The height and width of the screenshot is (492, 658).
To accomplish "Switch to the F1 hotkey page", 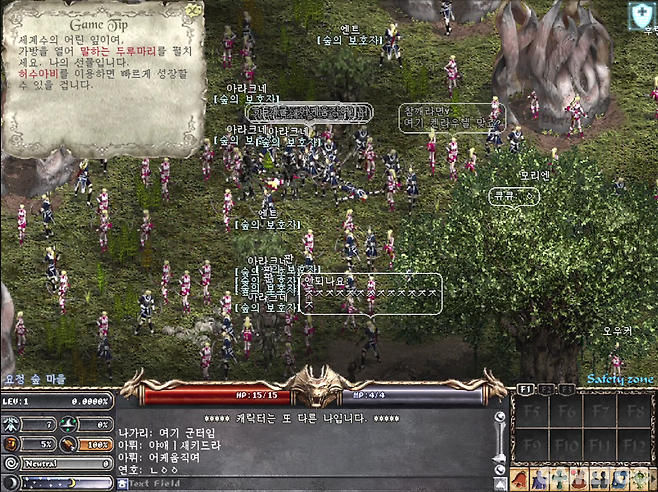I will (x=527, y=388).
